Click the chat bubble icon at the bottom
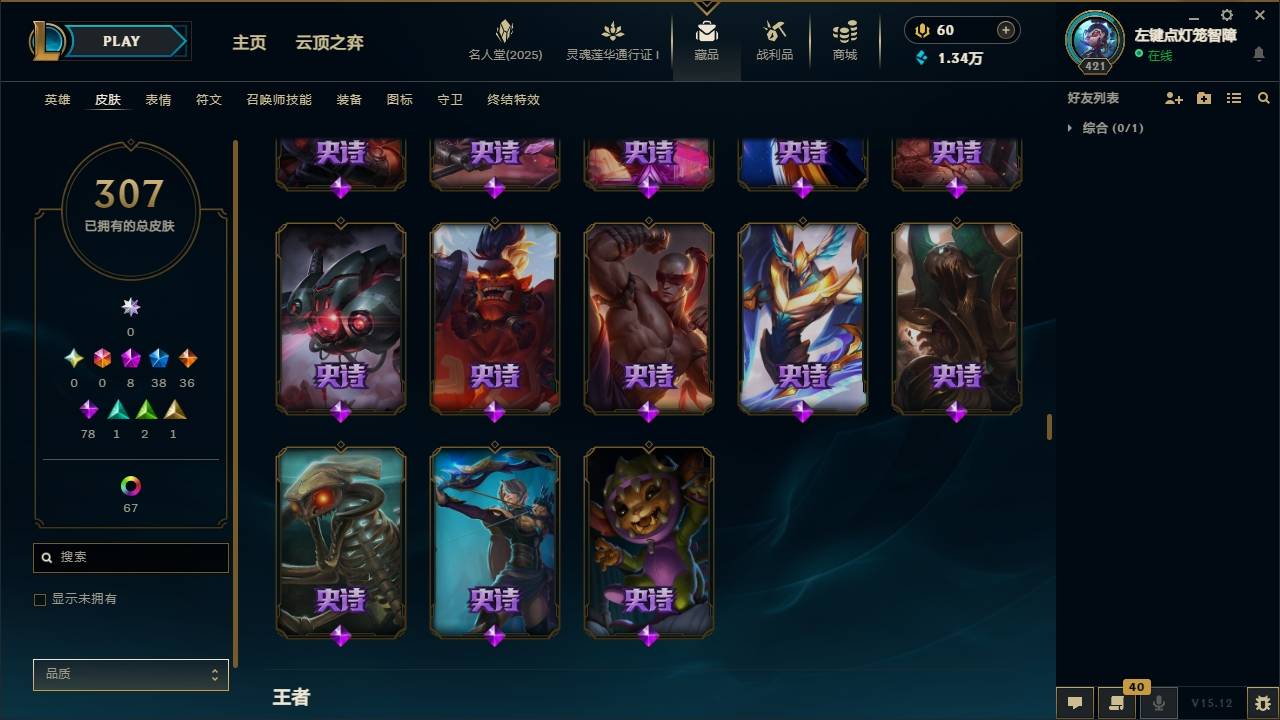This screenshot has width=1280, height=720. coord(1075,703)
